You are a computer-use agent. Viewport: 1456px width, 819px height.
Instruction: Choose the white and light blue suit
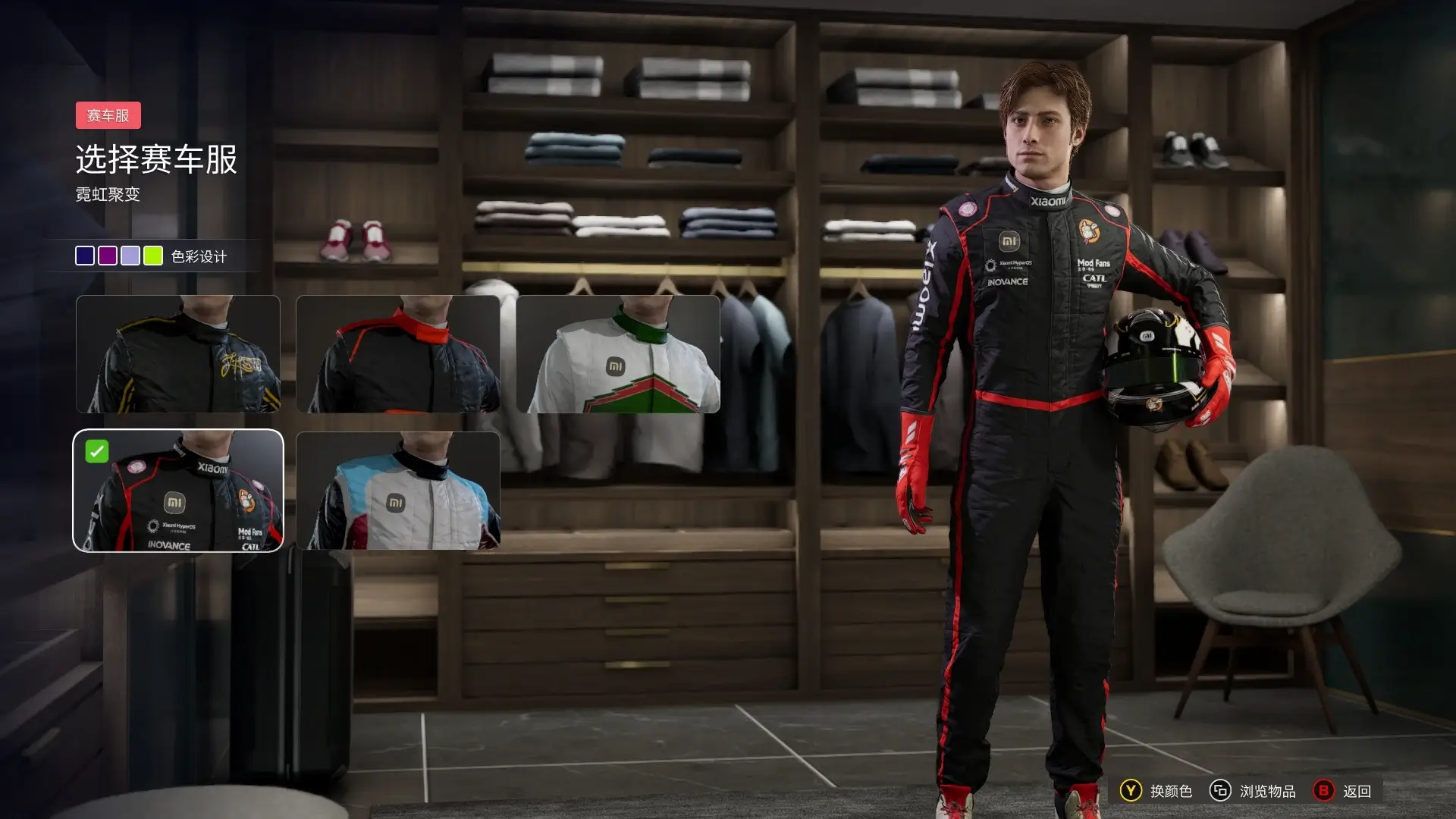coord(398,491)
